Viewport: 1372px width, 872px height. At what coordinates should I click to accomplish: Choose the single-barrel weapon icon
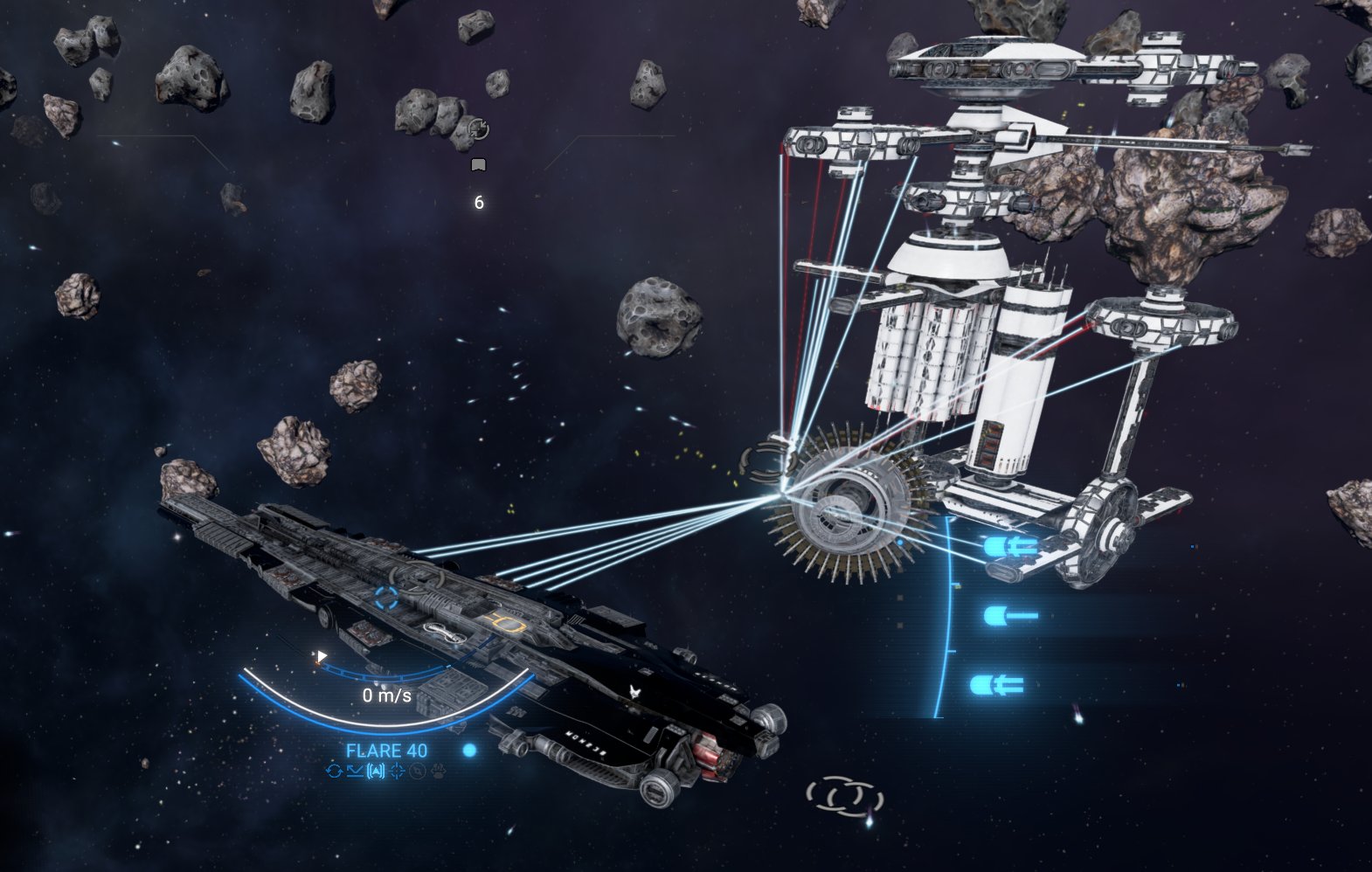(x=1010, y=616)
